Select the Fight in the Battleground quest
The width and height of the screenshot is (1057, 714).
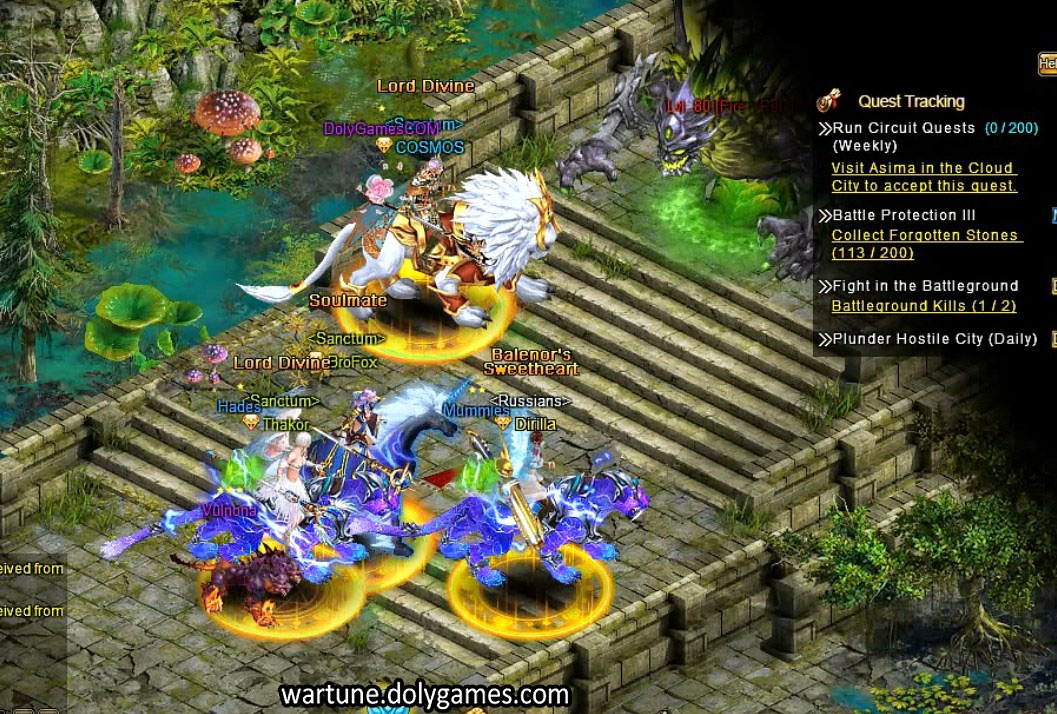(925, 286)
